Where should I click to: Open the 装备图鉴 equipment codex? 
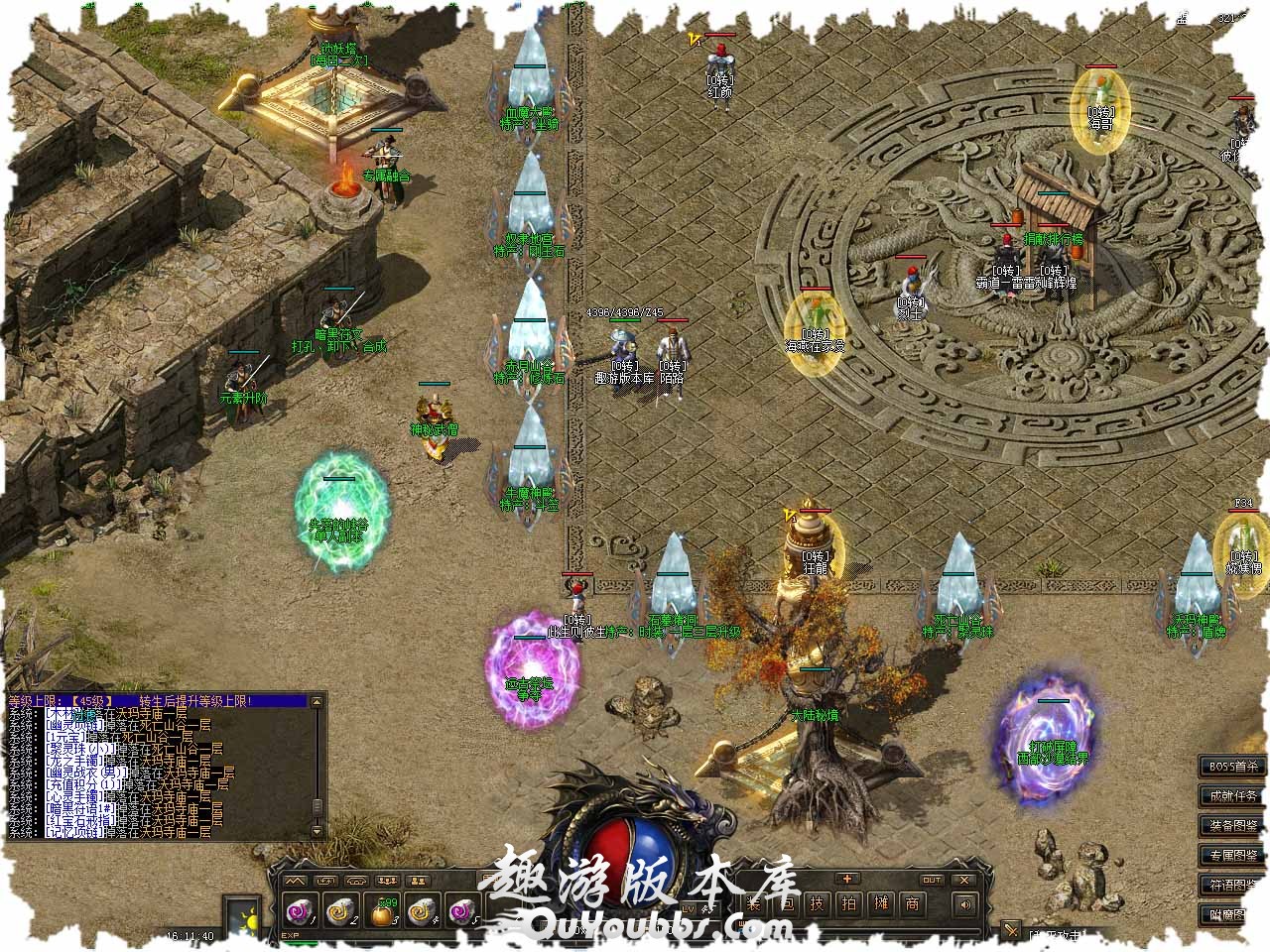point(1232,825)
